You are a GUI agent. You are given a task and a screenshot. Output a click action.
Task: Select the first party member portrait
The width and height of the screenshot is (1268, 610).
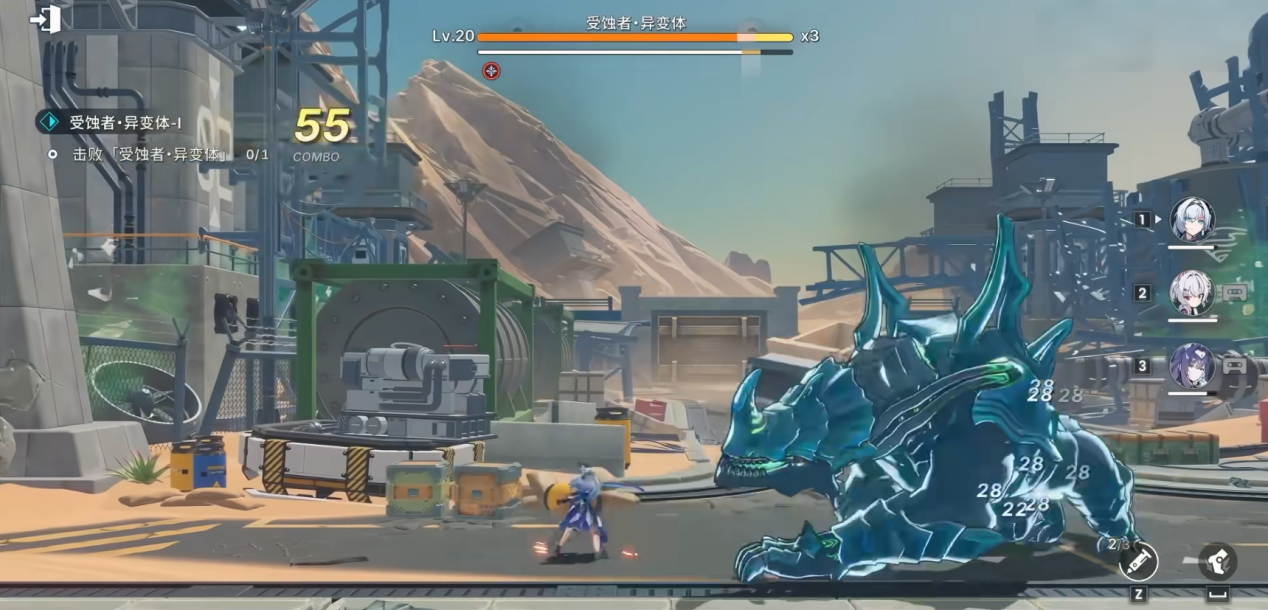pyautogui.click(x=1192, y=220)
